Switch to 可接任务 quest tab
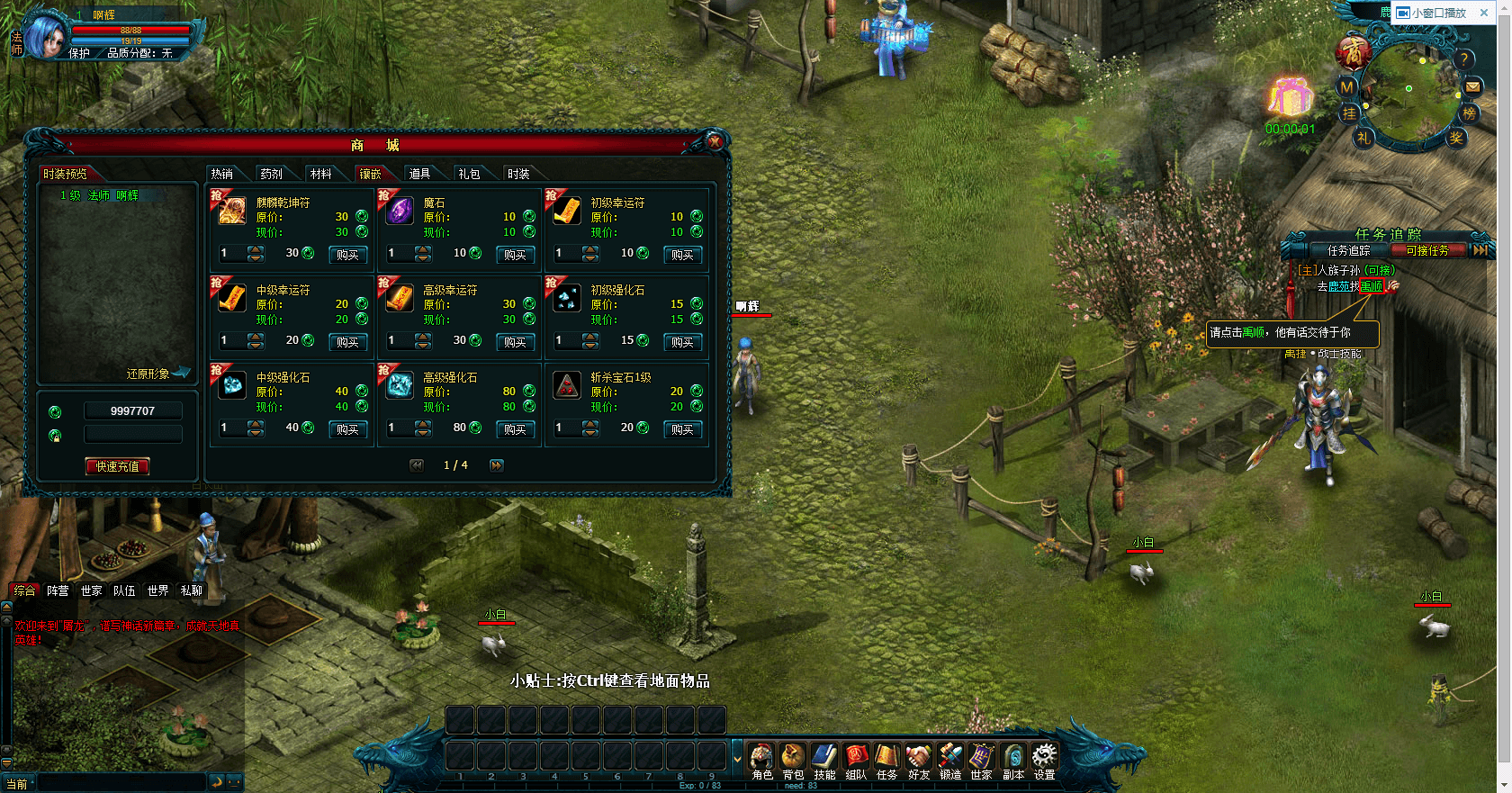1512x793 pixels. (x=1427, y=250)
